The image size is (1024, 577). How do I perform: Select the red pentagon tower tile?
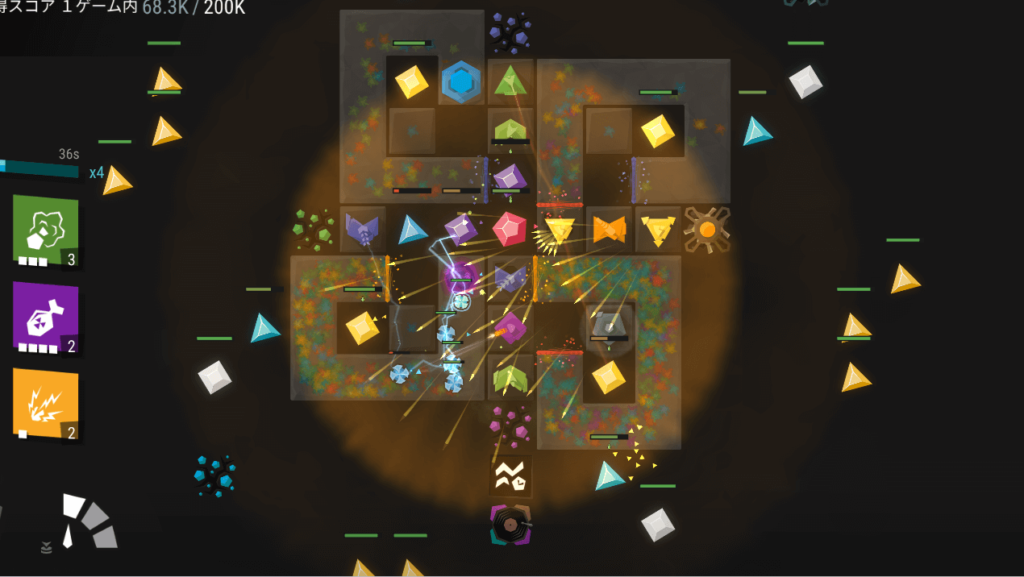[510, 229]
